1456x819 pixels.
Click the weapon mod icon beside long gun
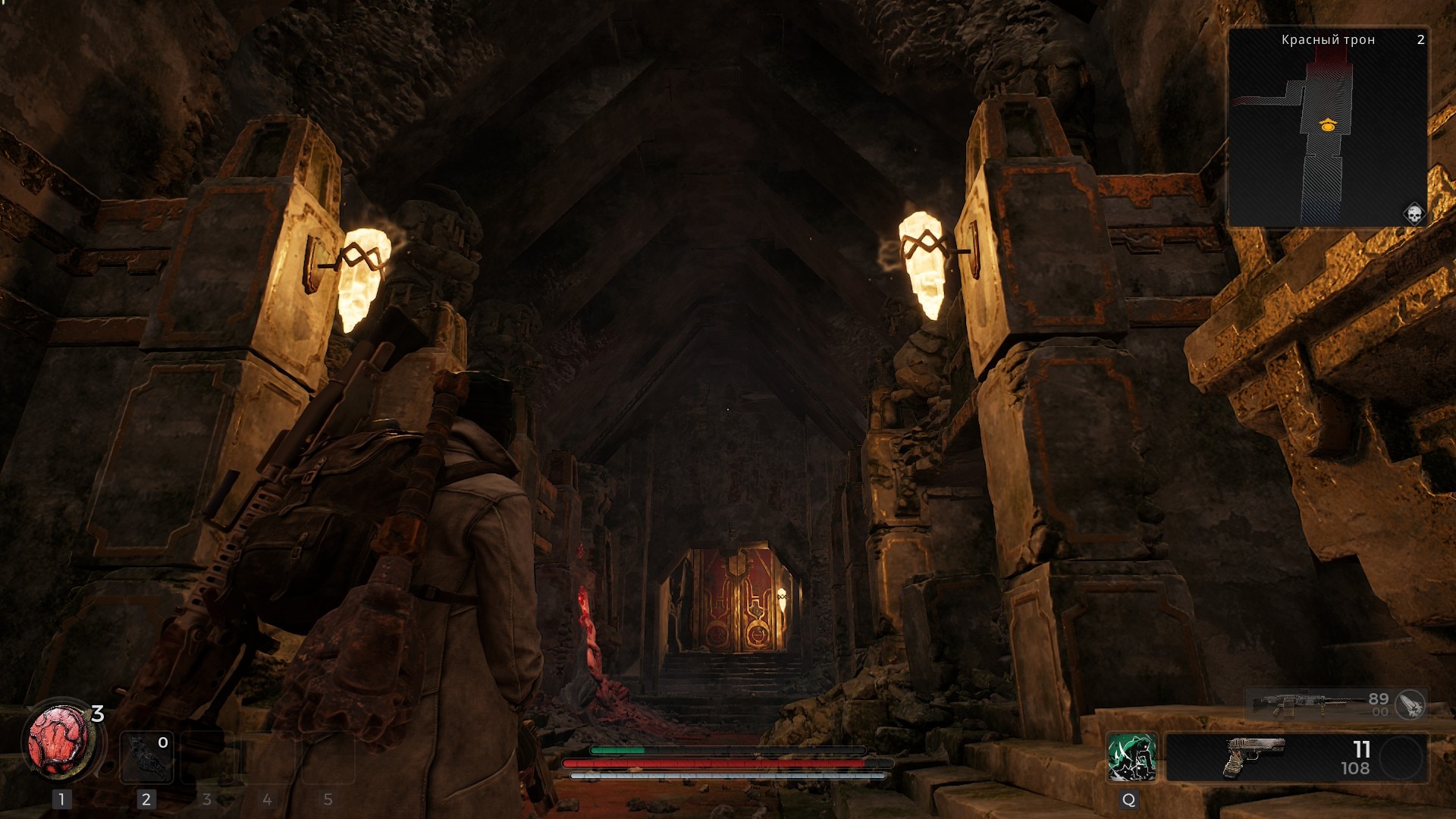pyautogui.click(x=1410, y=704)
